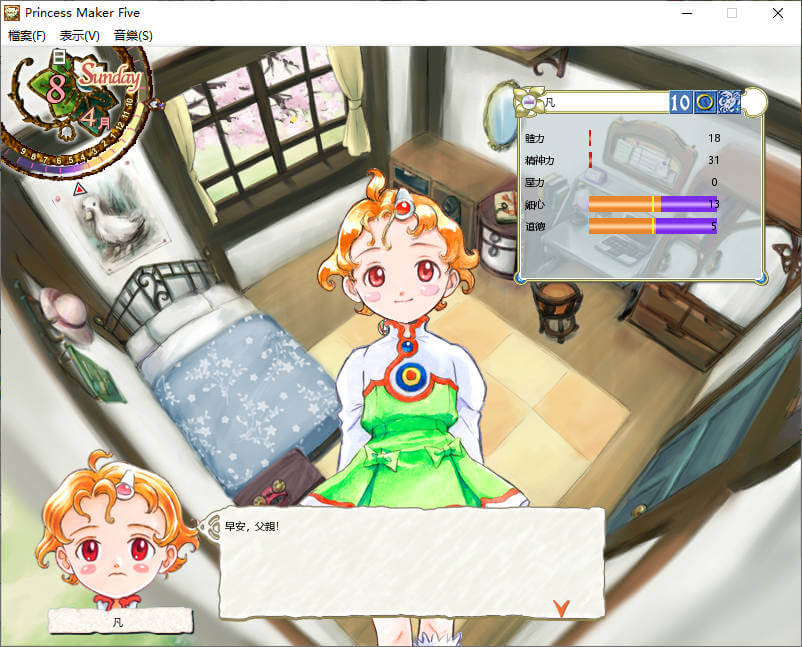Minimize the game window
The height and width of the screenshot is (647, 802).
pyautogui.click(x=686, y=13)
